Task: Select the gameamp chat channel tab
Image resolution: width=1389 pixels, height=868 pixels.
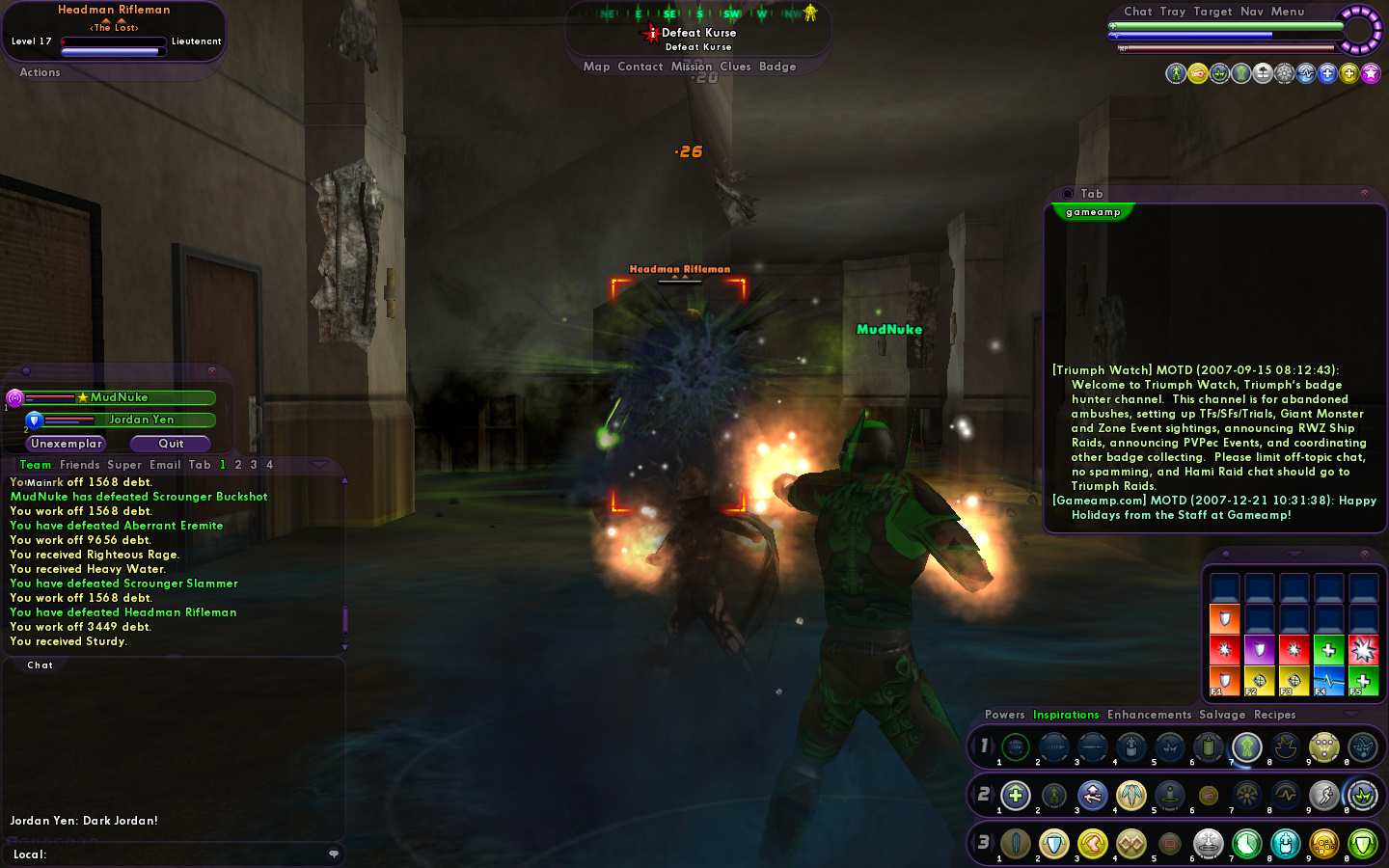Action: pos(1093,212)
